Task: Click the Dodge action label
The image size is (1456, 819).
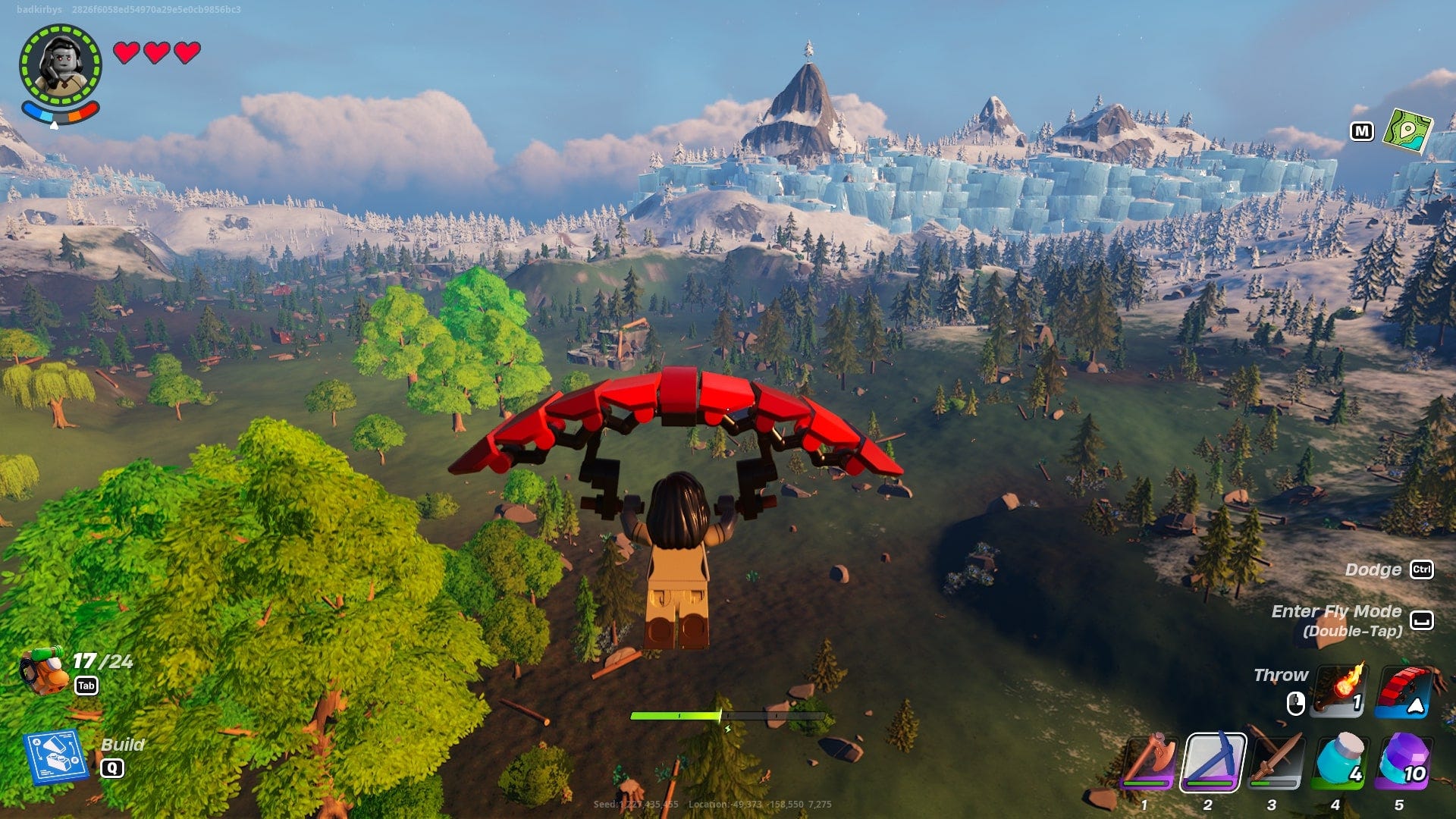Action: pyautogui.click(x=1373, y=570)
